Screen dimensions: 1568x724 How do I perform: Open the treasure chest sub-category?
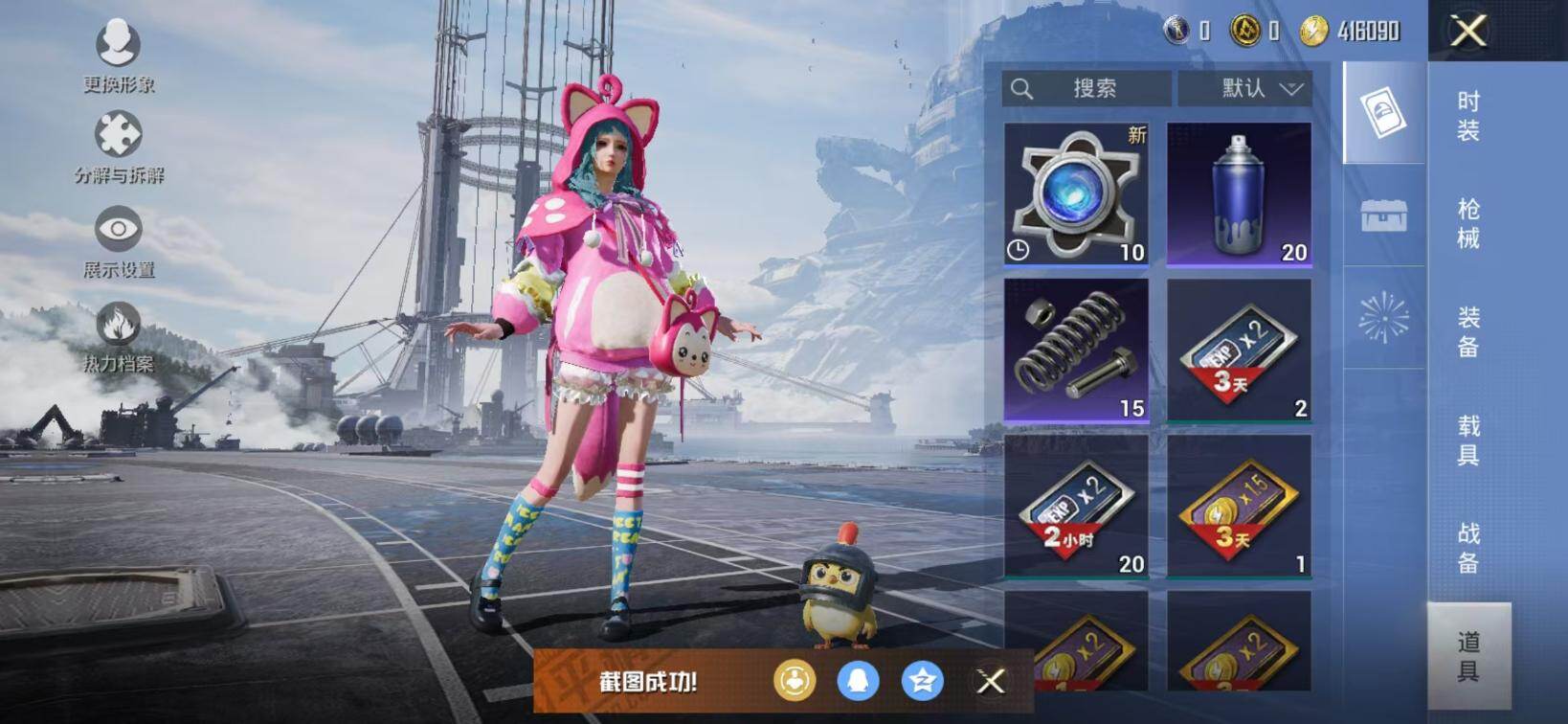tap(1384, 215)
